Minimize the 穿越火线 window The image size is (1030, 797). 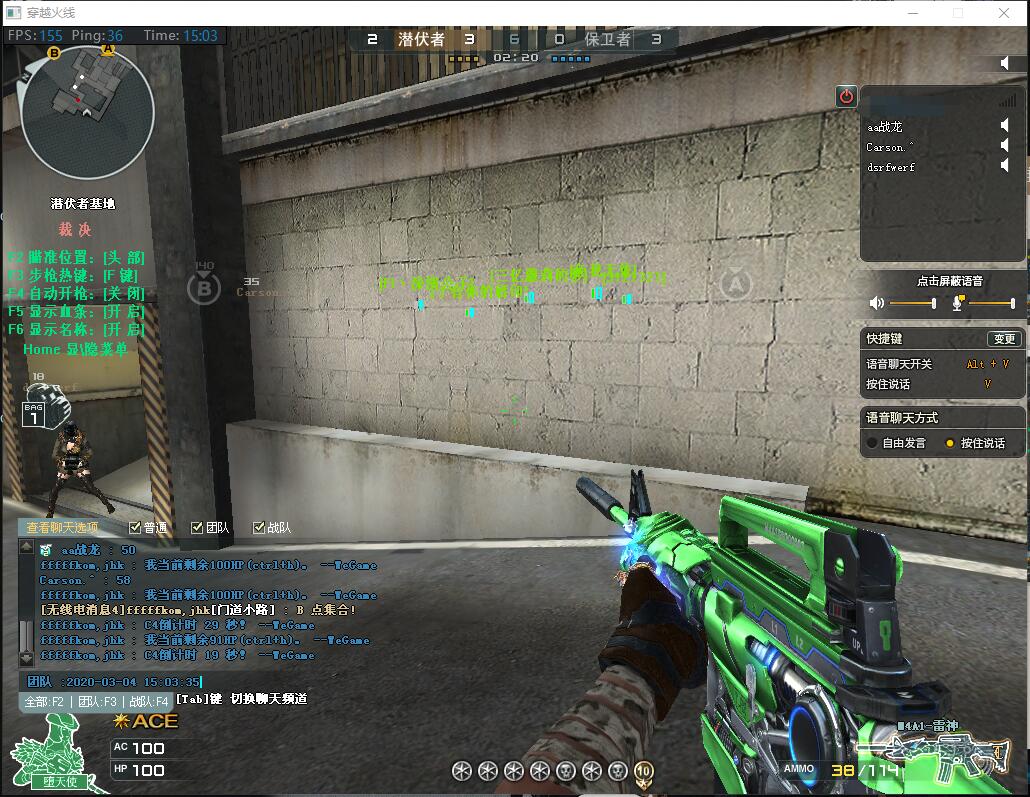[x=912, y=13]
